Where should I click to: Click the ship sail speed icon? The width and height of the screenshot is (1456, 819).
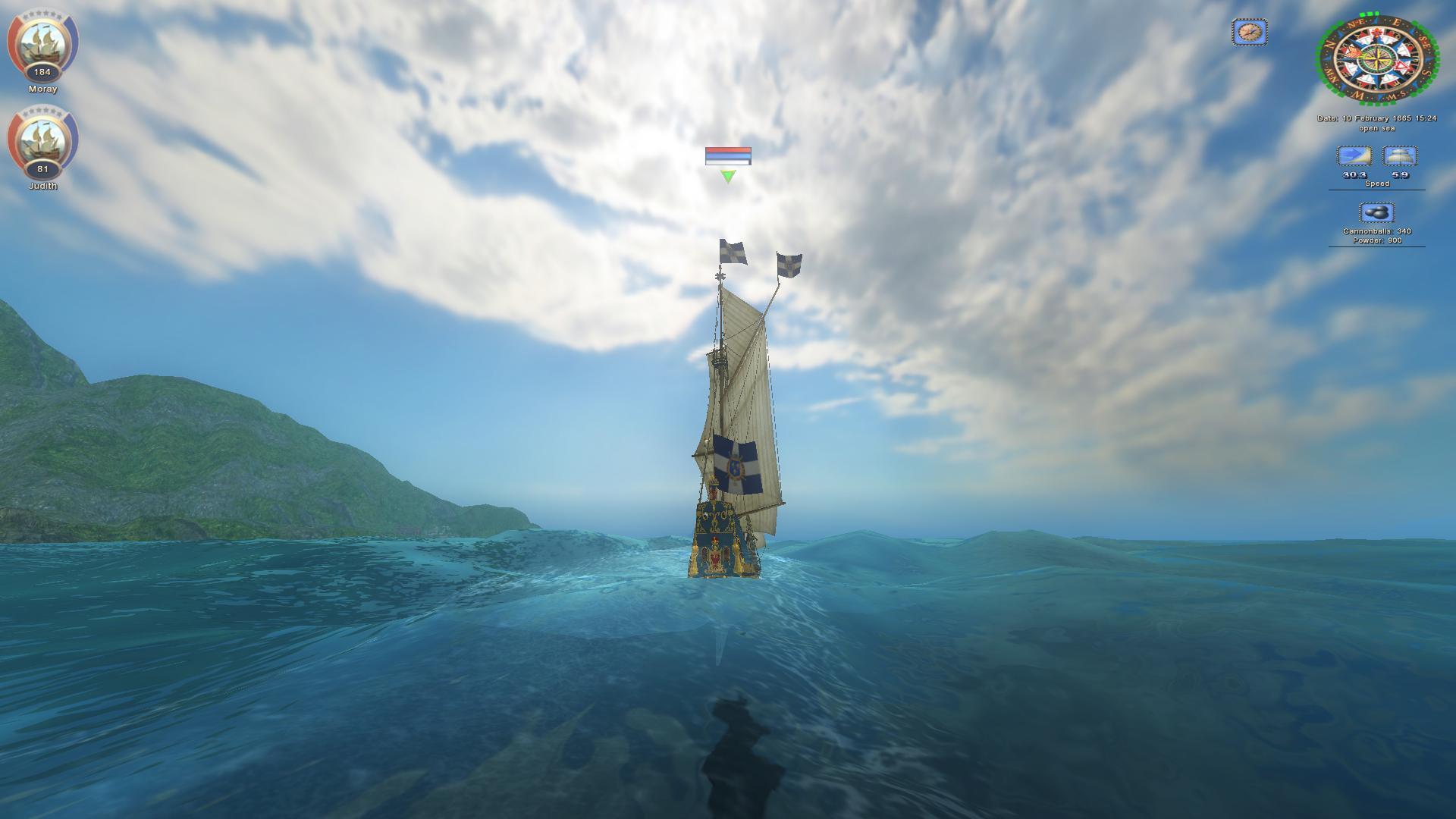click(1400, 156)
